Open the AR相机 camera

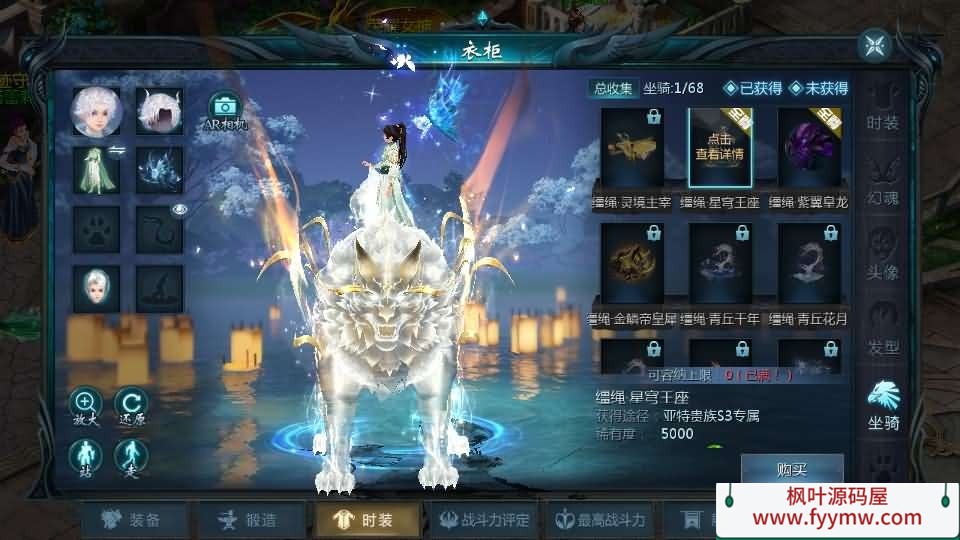pyautogui.click(x=225, y=111)
